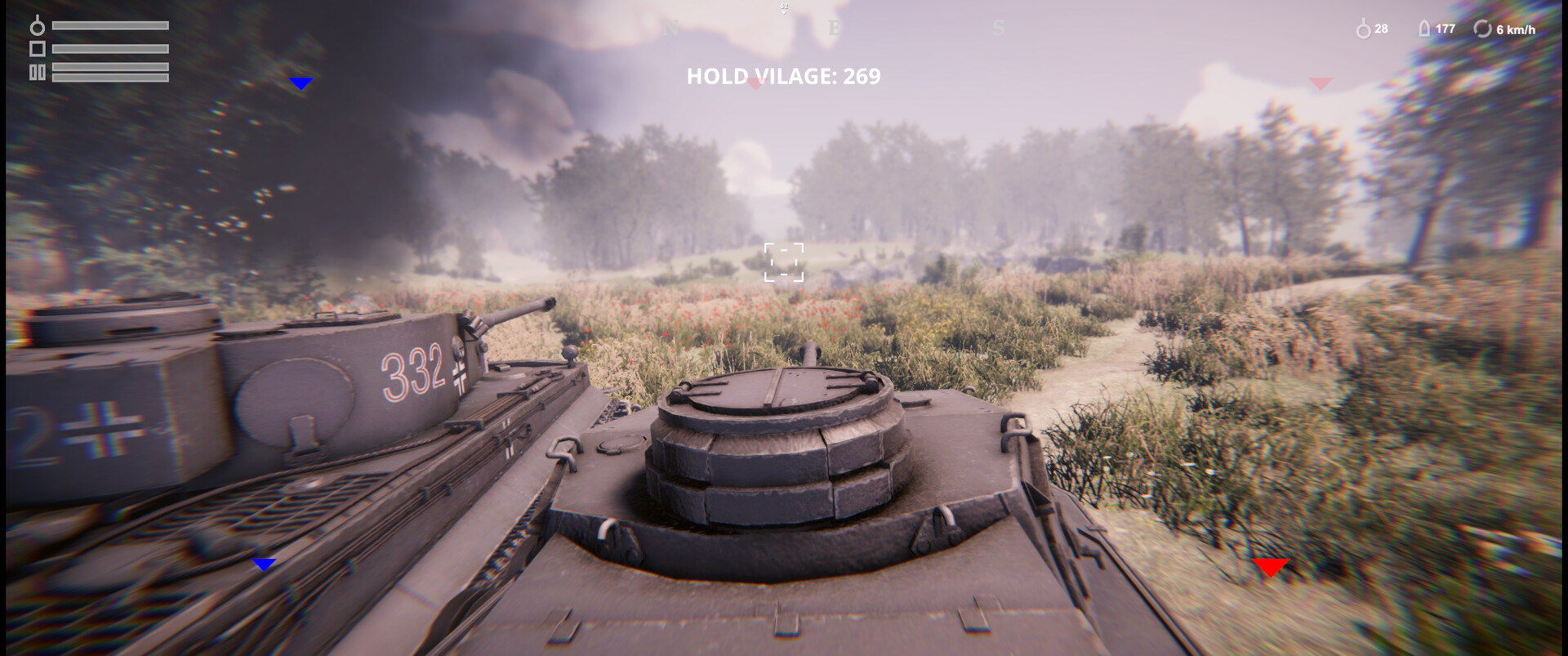Click the ammo count 177 label
This screenshot has height=656, width=1568.
pos(1445,29)
